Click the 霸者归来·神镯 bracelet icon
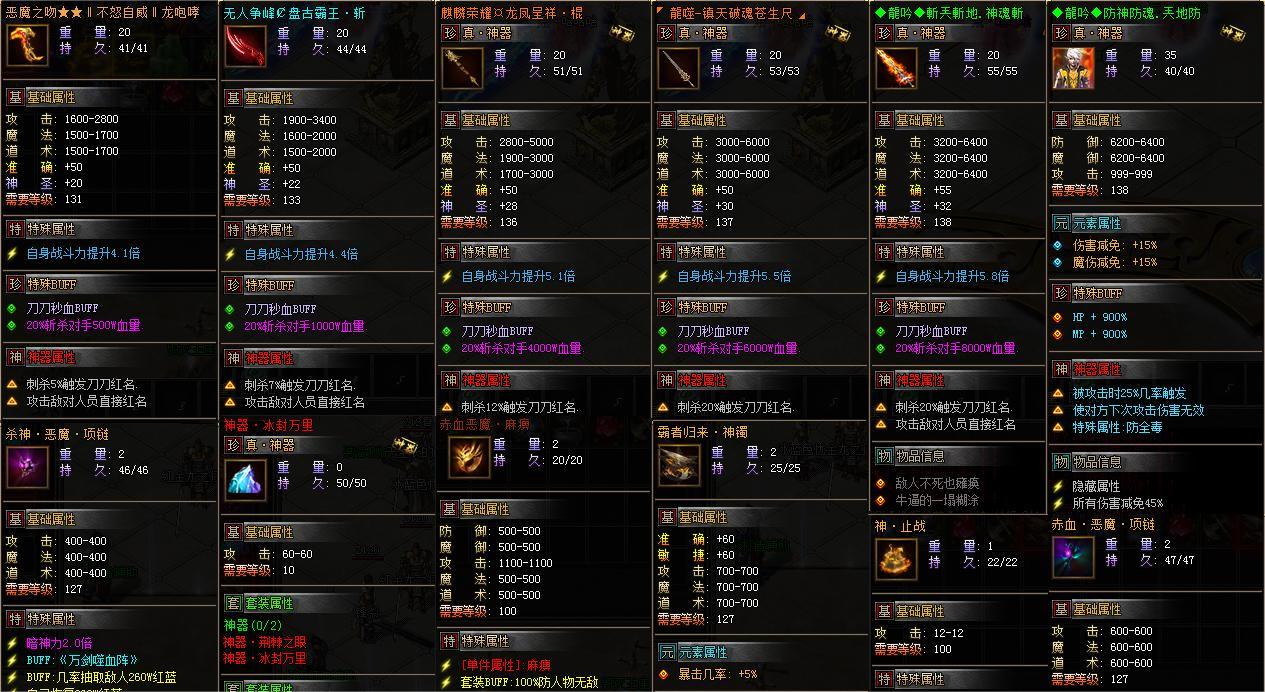Viewport: 1265px width, 692px height. tap(680, 465)
